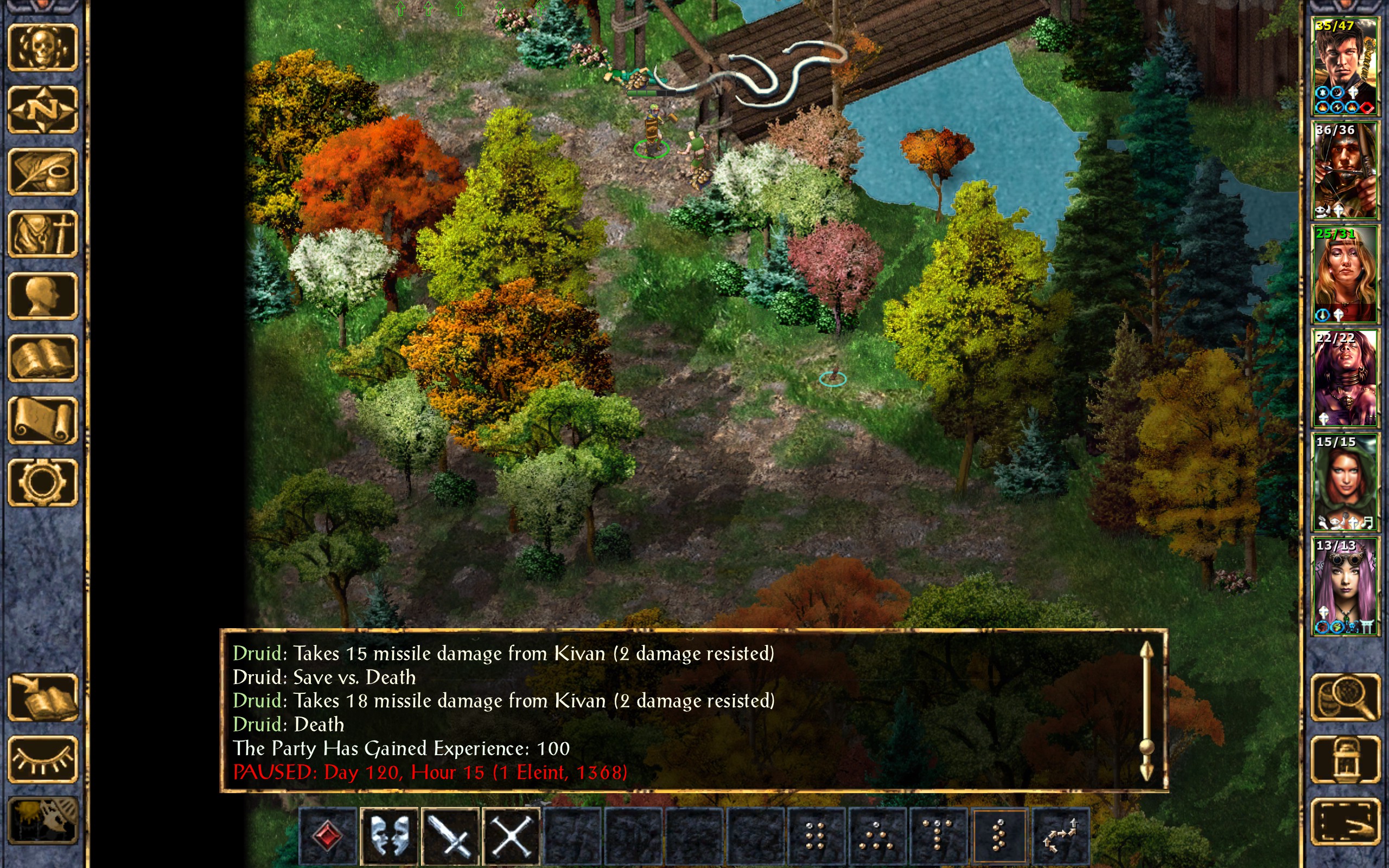Click the magnifying glass button in right sidebar
This screenshot has height=868, width=1389.
(1345, 698)
